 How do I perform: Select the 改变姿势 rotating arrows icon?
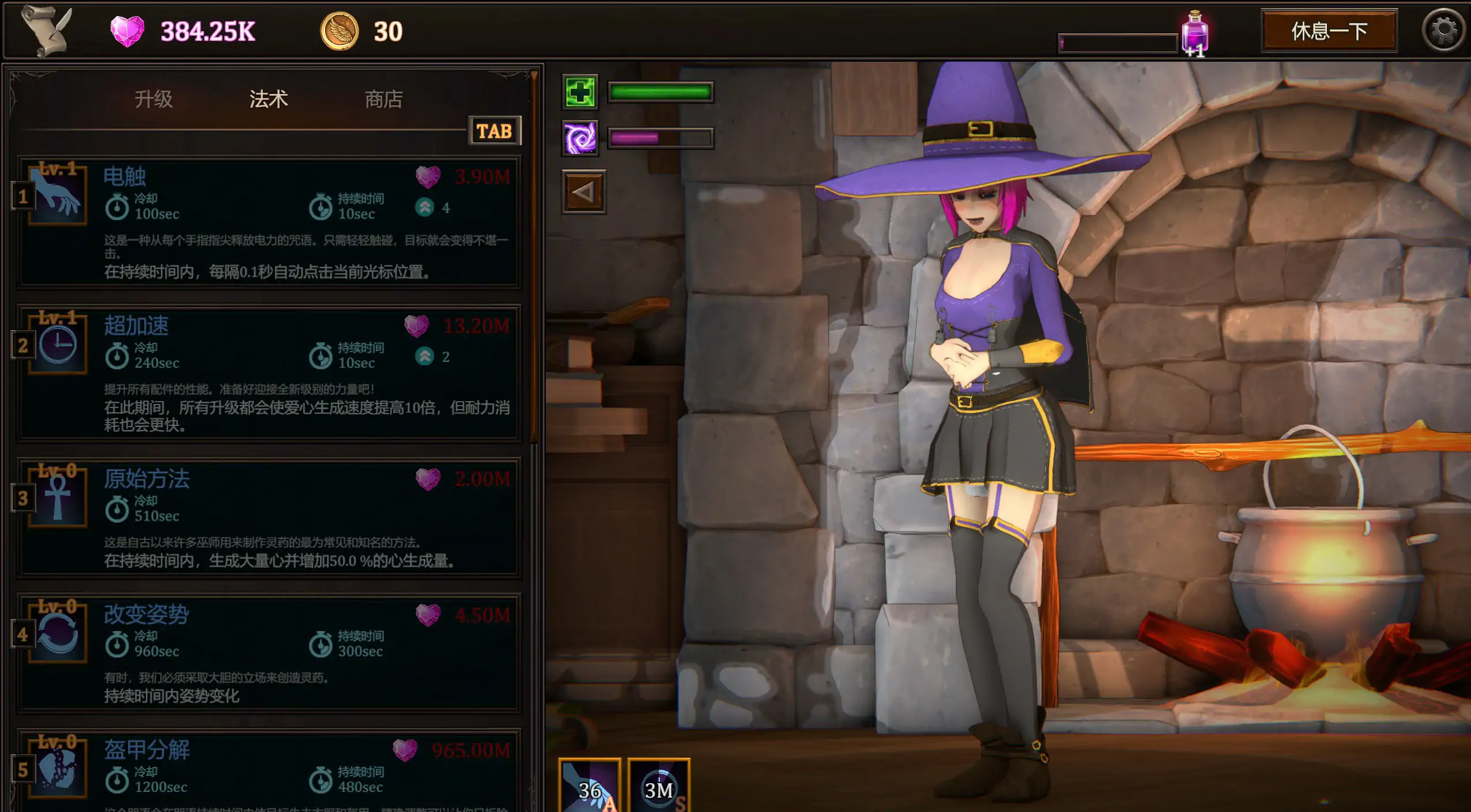click(x=58, y=633)
